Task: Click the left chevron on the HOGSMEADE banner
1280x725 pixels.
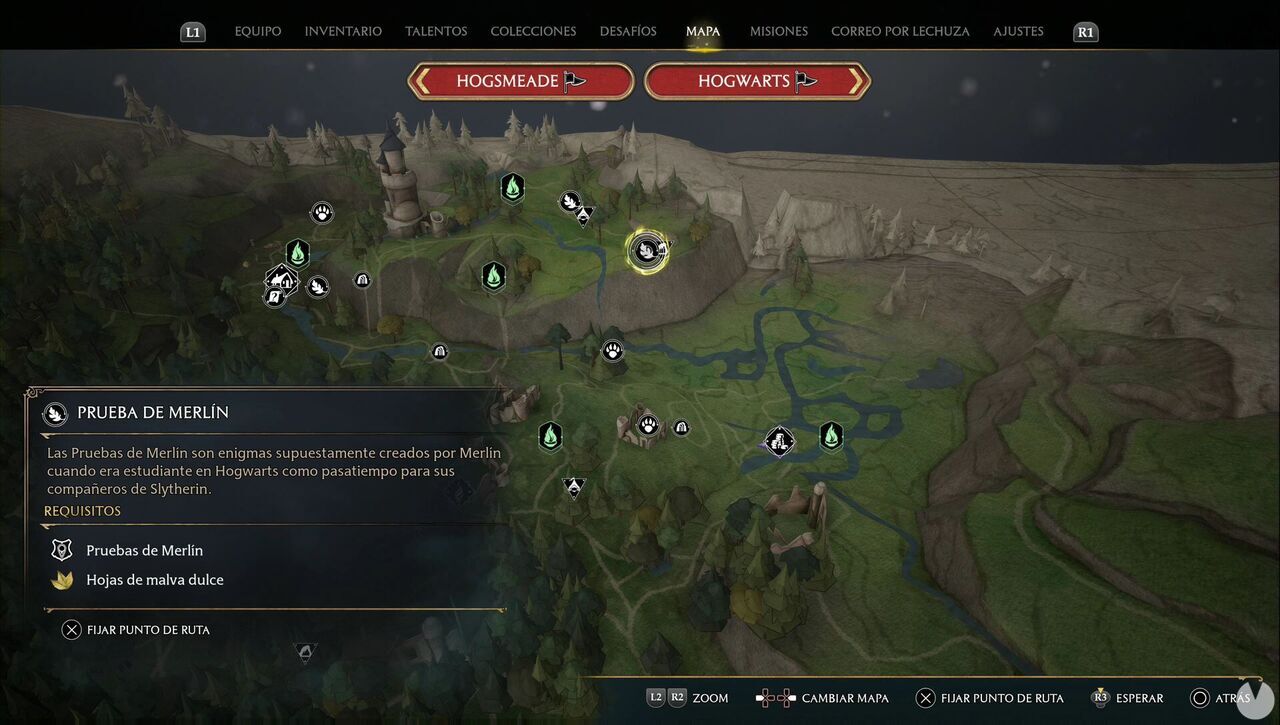Action: point(424,81)
